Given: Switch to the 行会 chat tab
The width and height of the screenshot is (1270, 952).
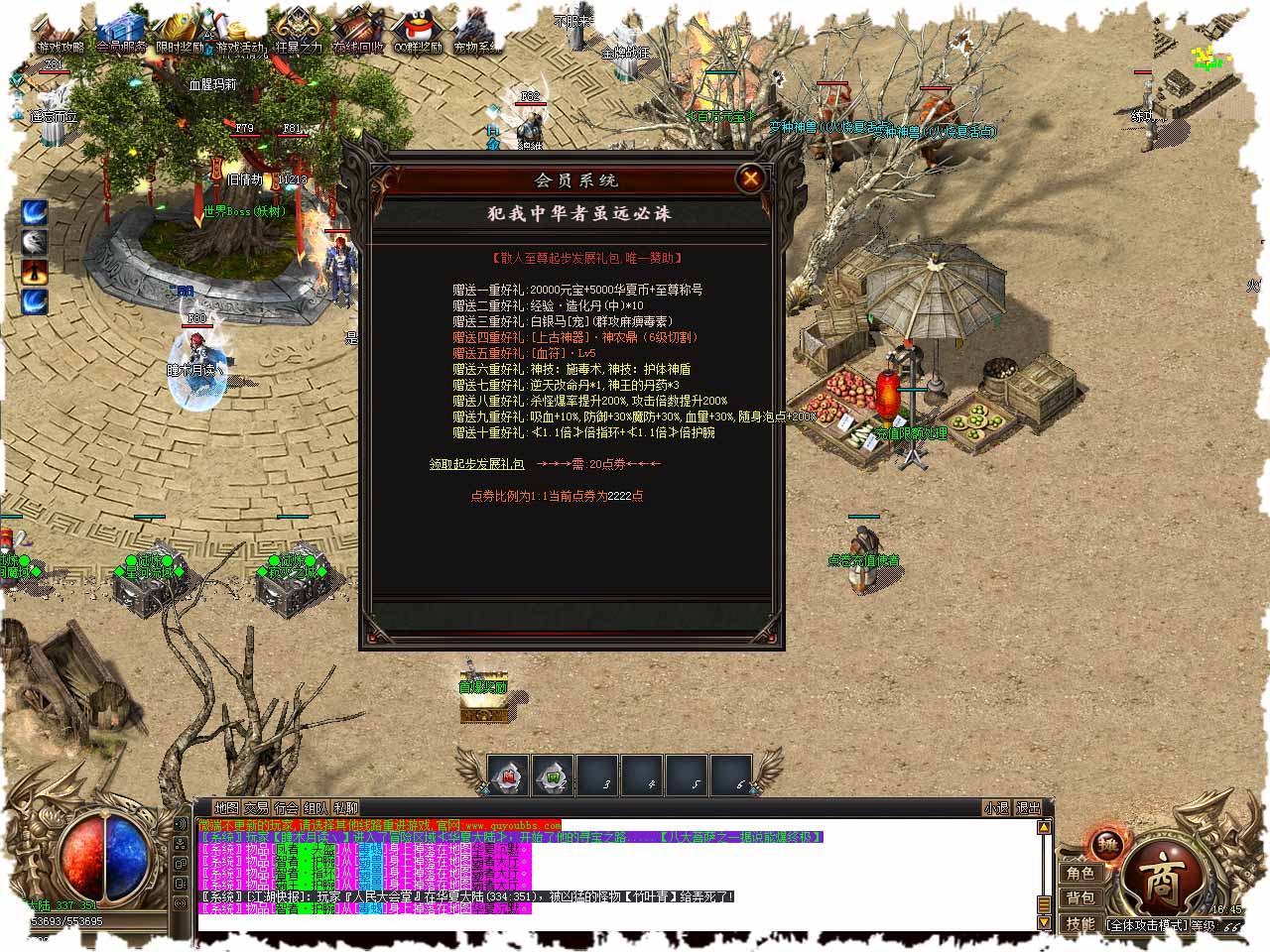Looking at the screenshot, I should point(287,808).
